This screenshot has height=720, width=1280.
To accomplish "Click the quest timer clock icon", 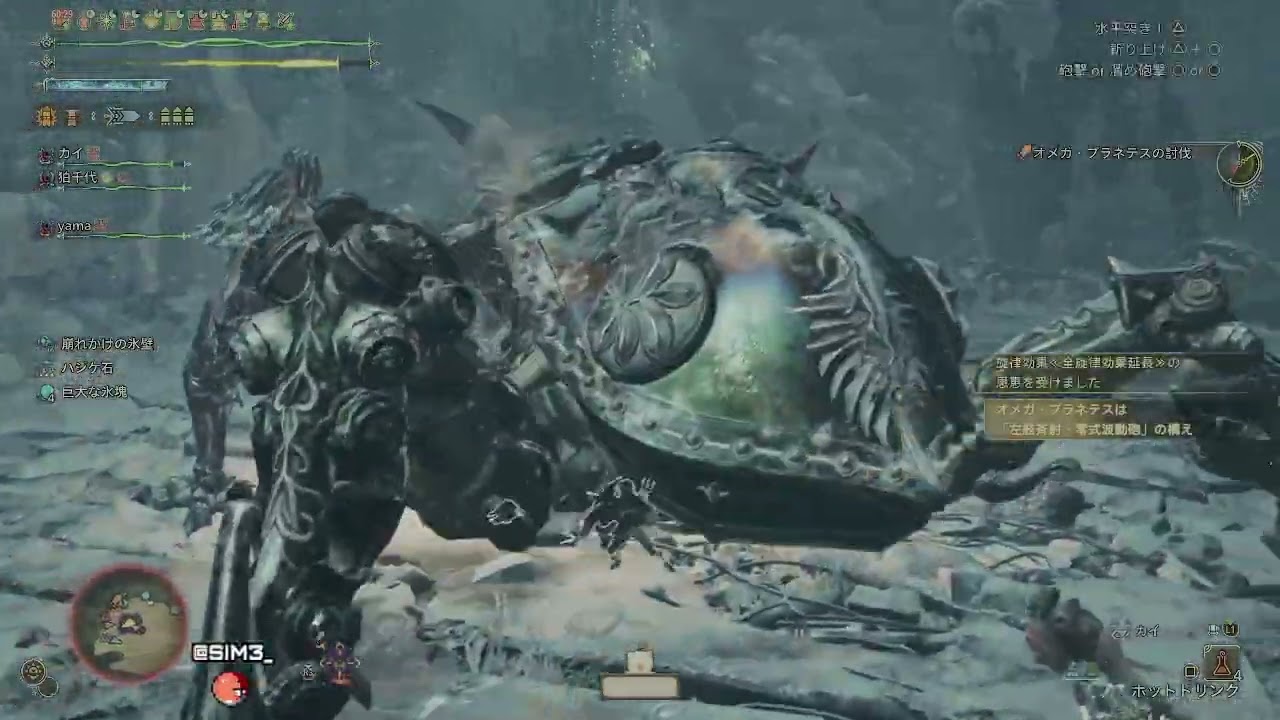I will 1239,163.
